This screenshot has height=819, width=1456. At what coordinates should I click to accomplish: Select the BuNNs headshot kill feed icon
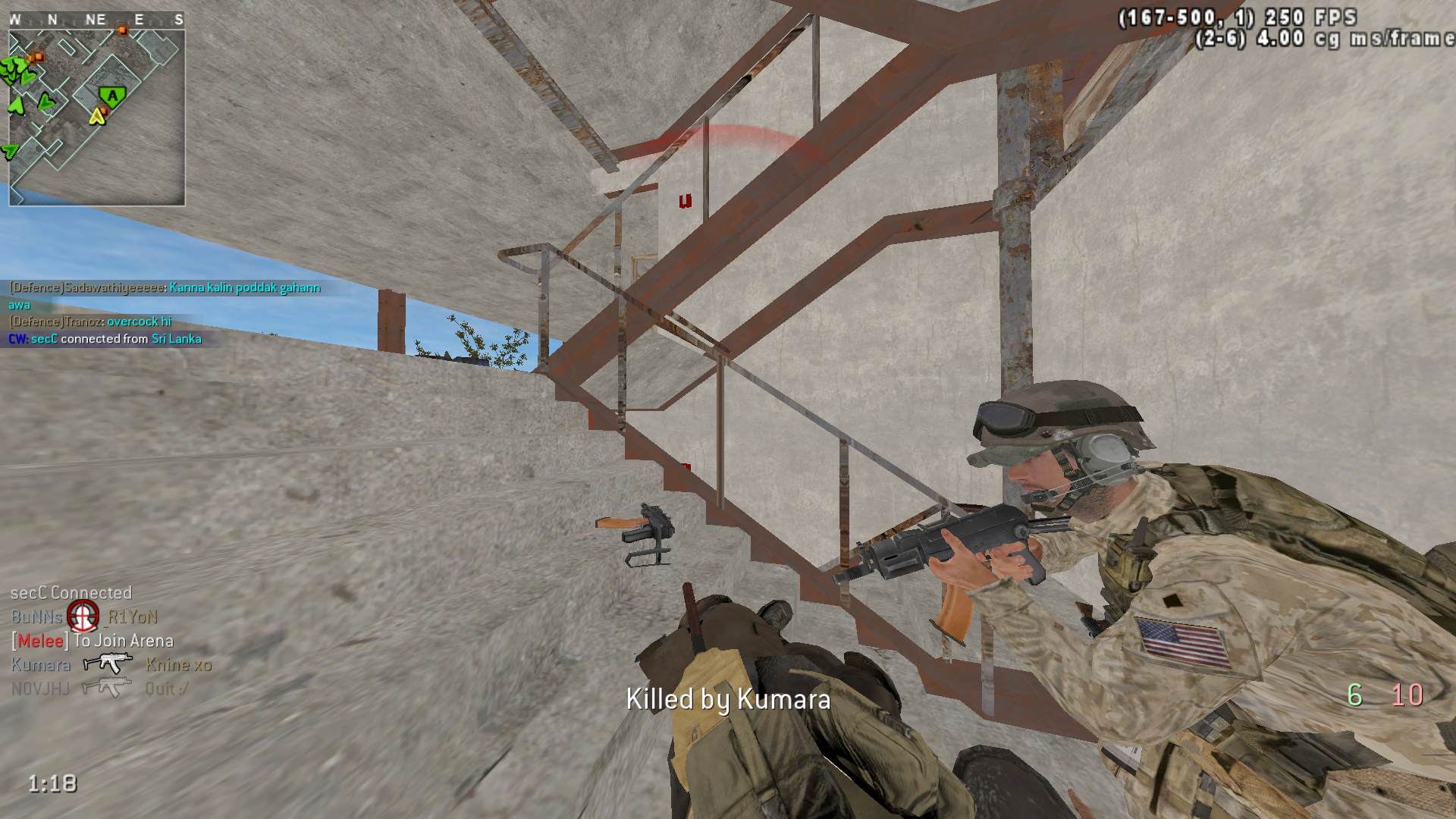(x=83, y=616)
